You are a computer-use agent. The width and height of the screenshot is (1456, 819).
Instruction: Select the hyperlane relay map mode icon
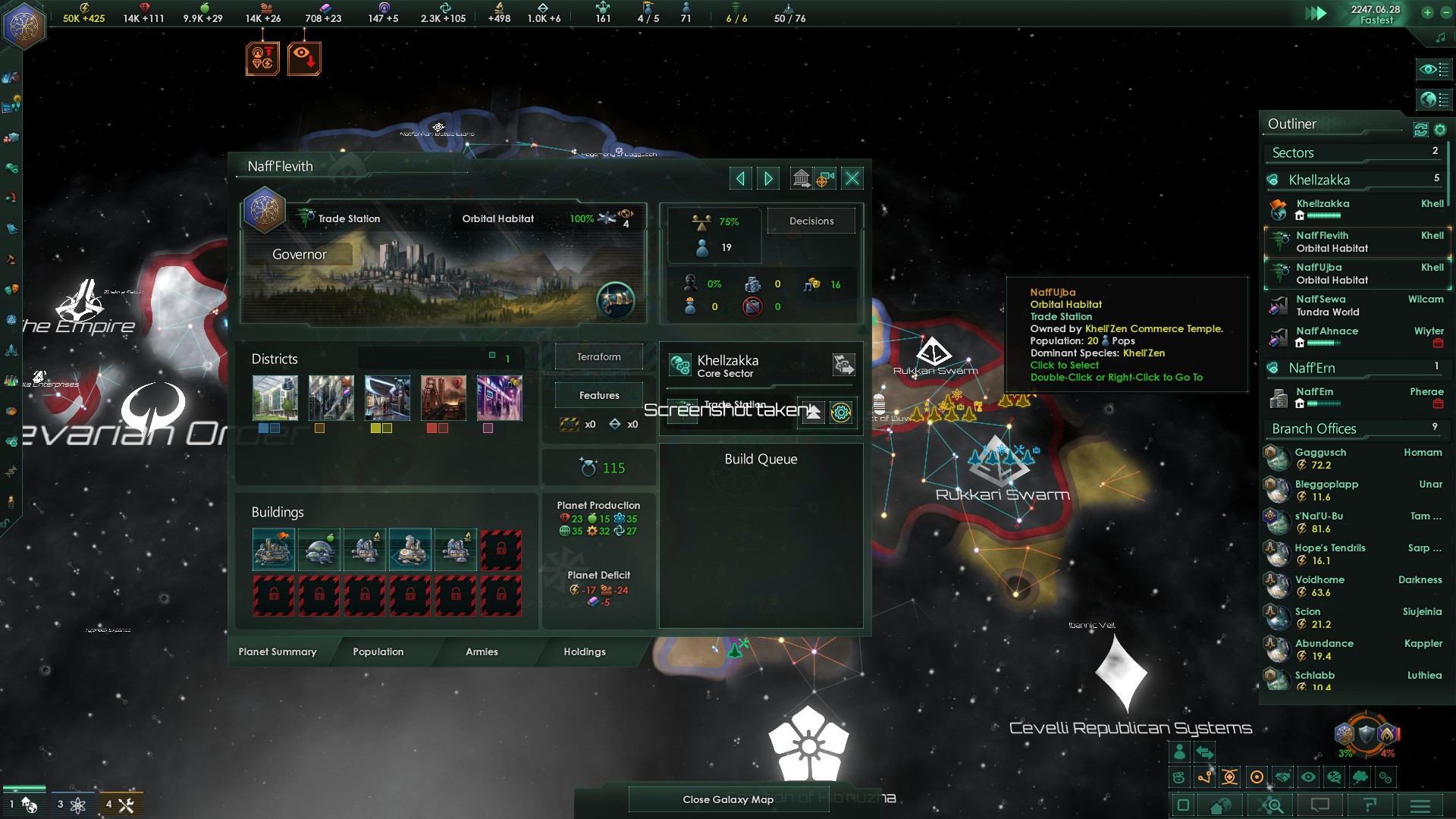[x=1204, y=777]
